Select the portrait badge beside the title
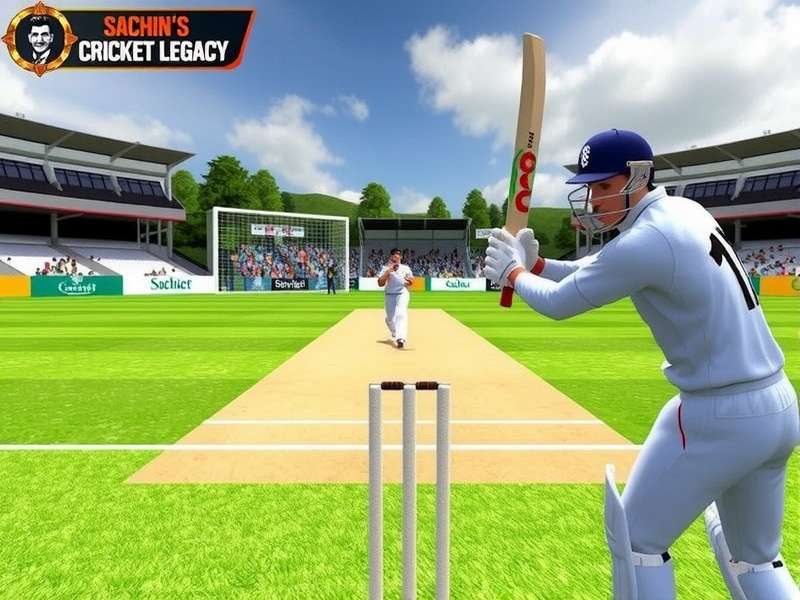The height and width of the screenshot is (600, 800). pyautogui.click(x=39, y=38)
